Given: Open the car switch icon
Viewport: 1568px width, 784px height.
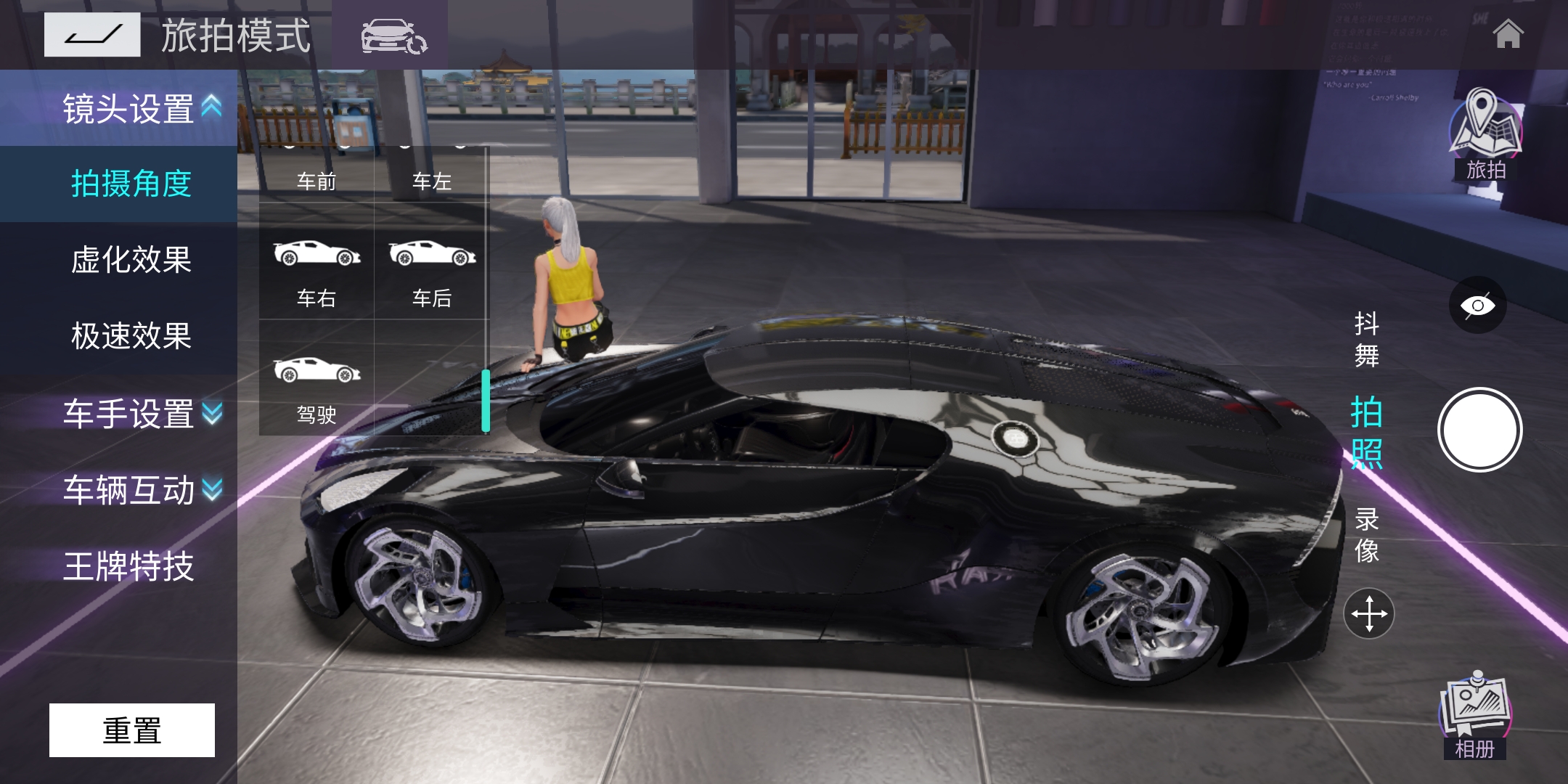Looking at the screenshot, I should click(393, 36).
